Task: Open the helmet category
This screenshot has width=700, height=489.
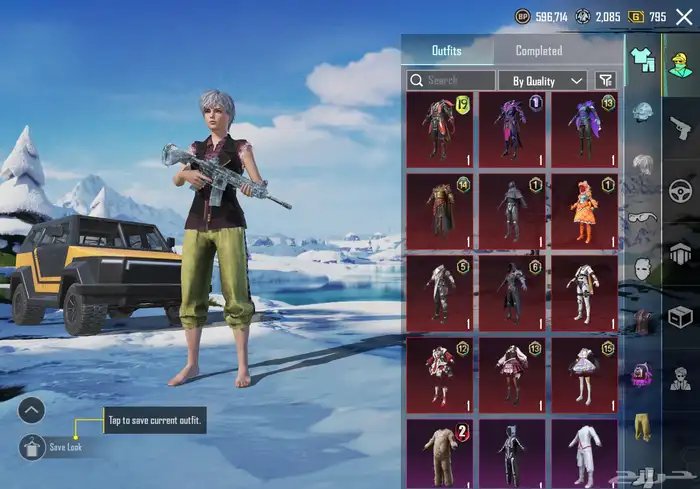Action: tap(643, 112)
